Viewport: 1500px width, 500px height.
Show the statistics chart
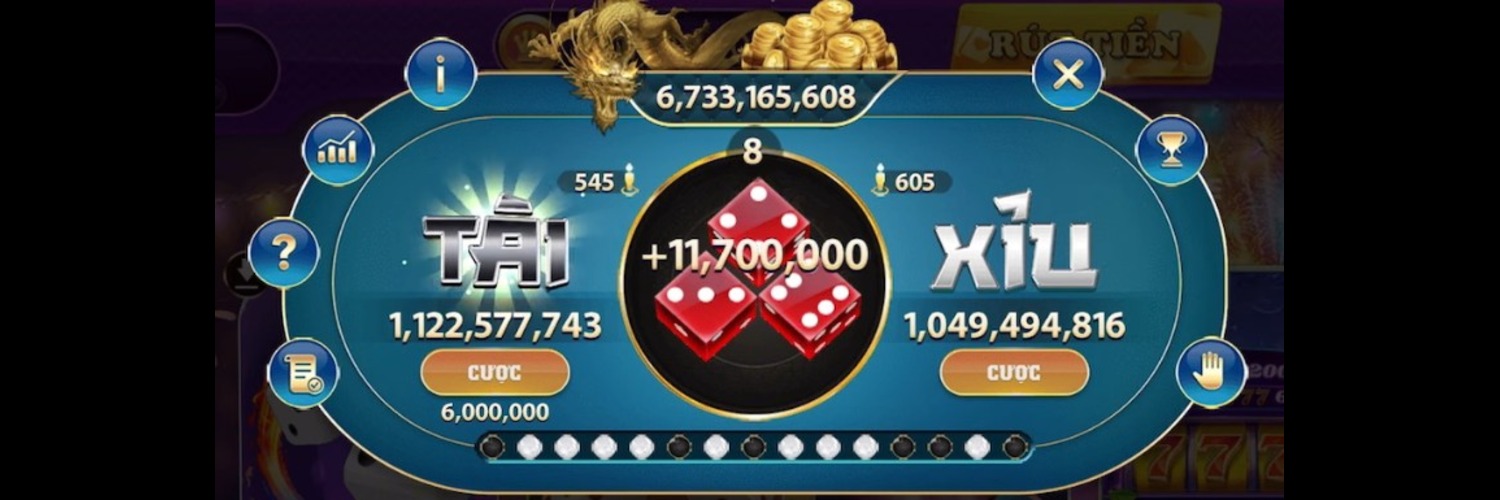click(x=338, y=150)
